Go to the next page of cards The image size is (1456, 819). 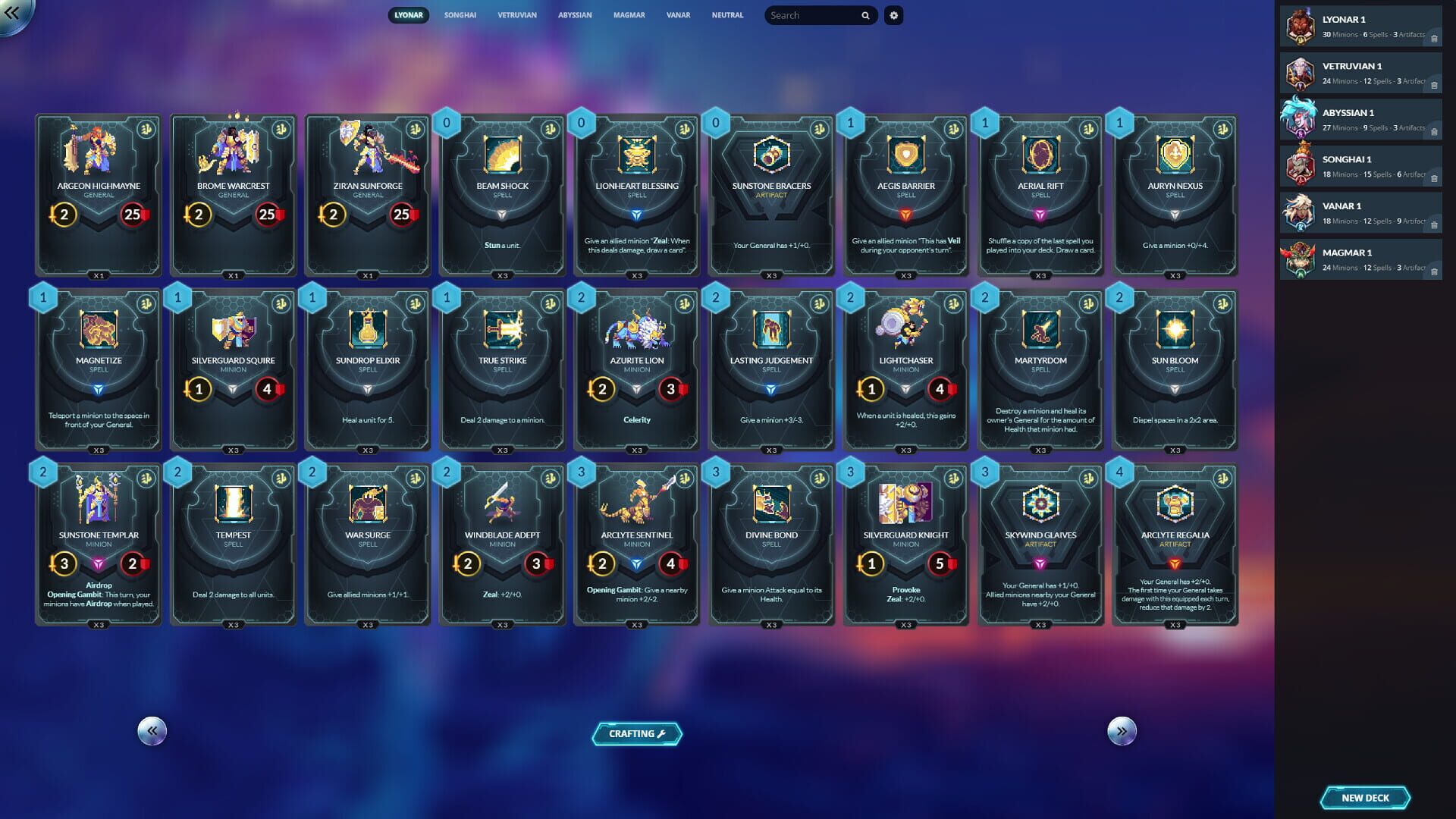pyautogui.click(x=1122, y=731)
